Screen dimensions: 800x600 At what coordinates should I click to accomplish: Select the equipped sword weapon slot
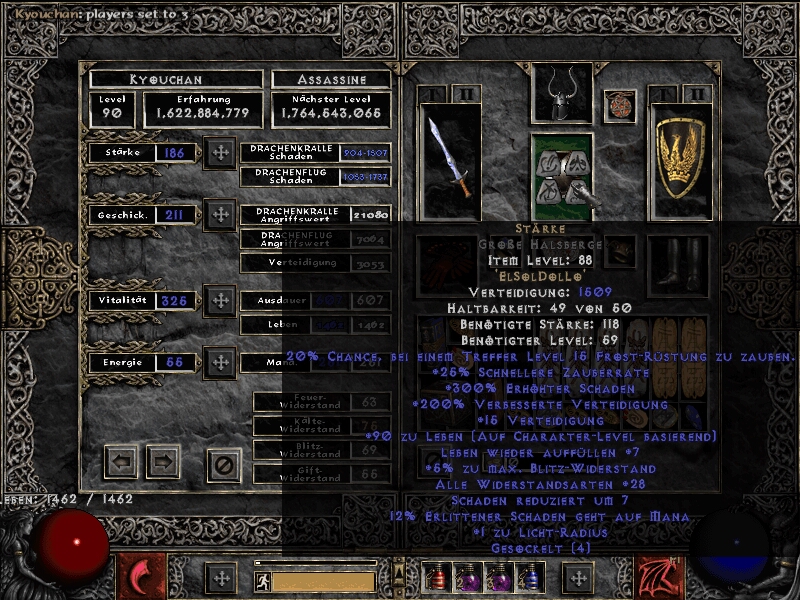click(450, 158)
